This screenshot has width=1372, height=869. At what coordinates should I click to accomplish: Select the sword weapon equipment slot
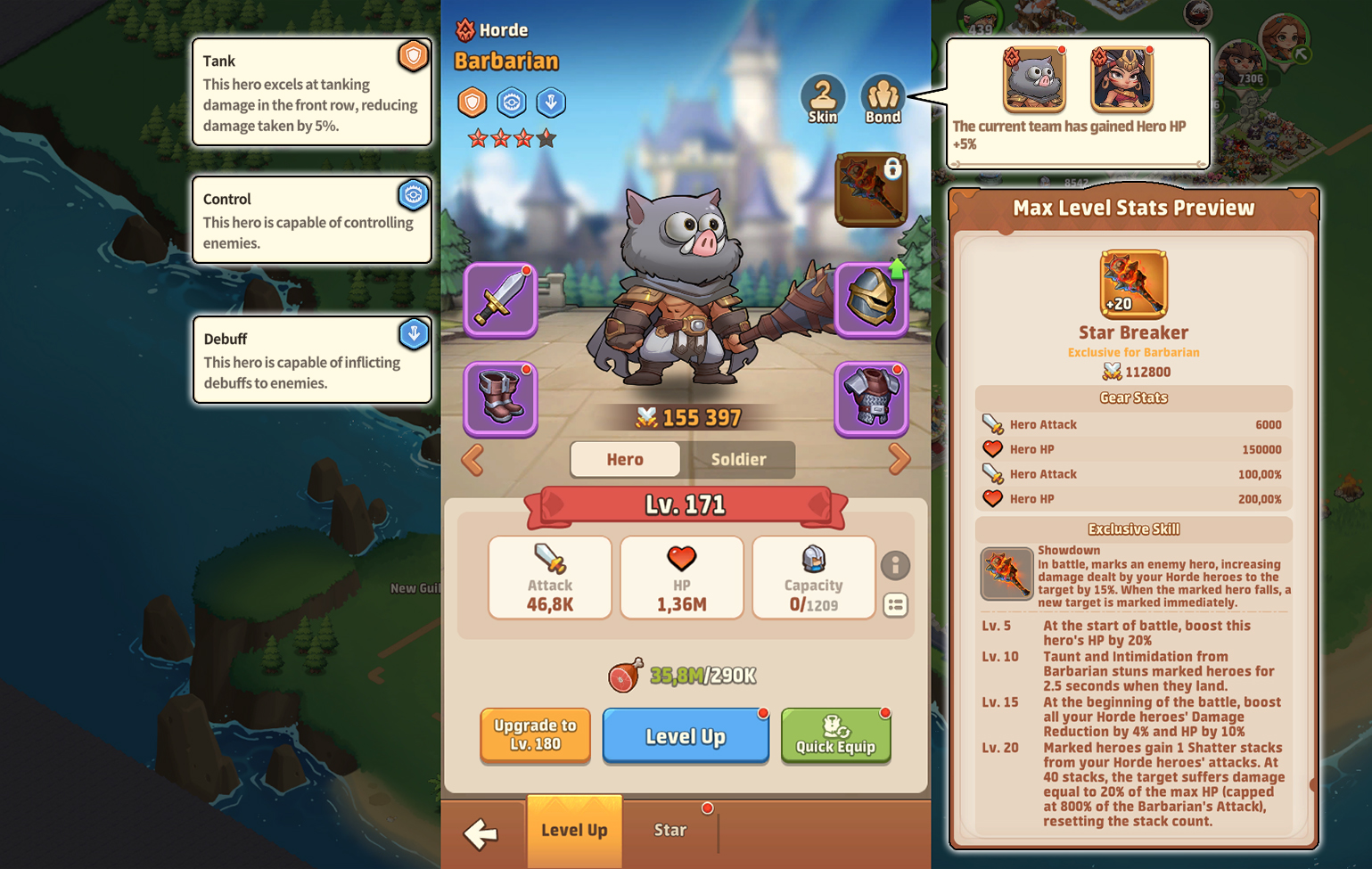pyautogui.click(x=500, y=299)
